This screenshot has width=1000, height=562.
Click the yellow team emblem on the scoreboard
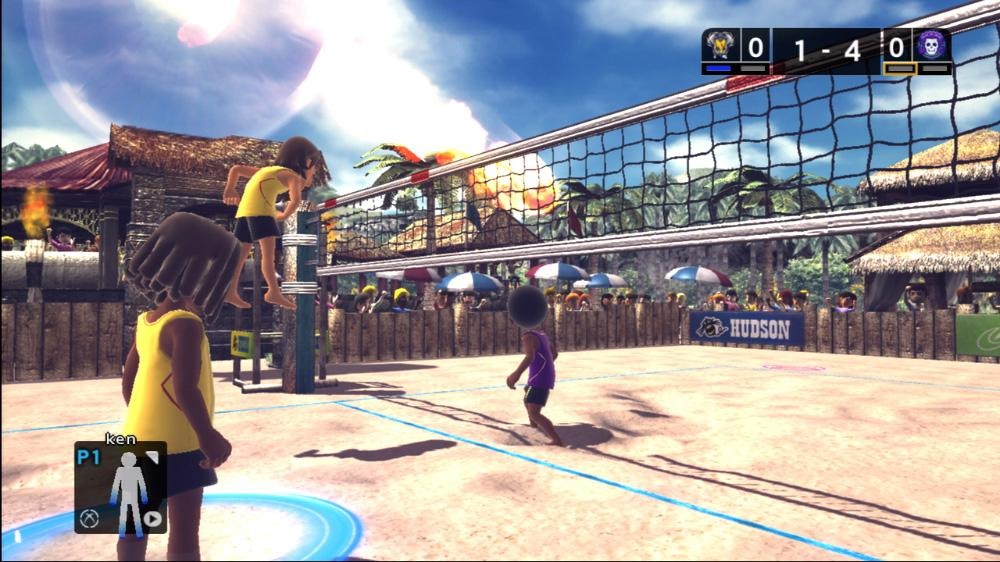tap(720, 46)
